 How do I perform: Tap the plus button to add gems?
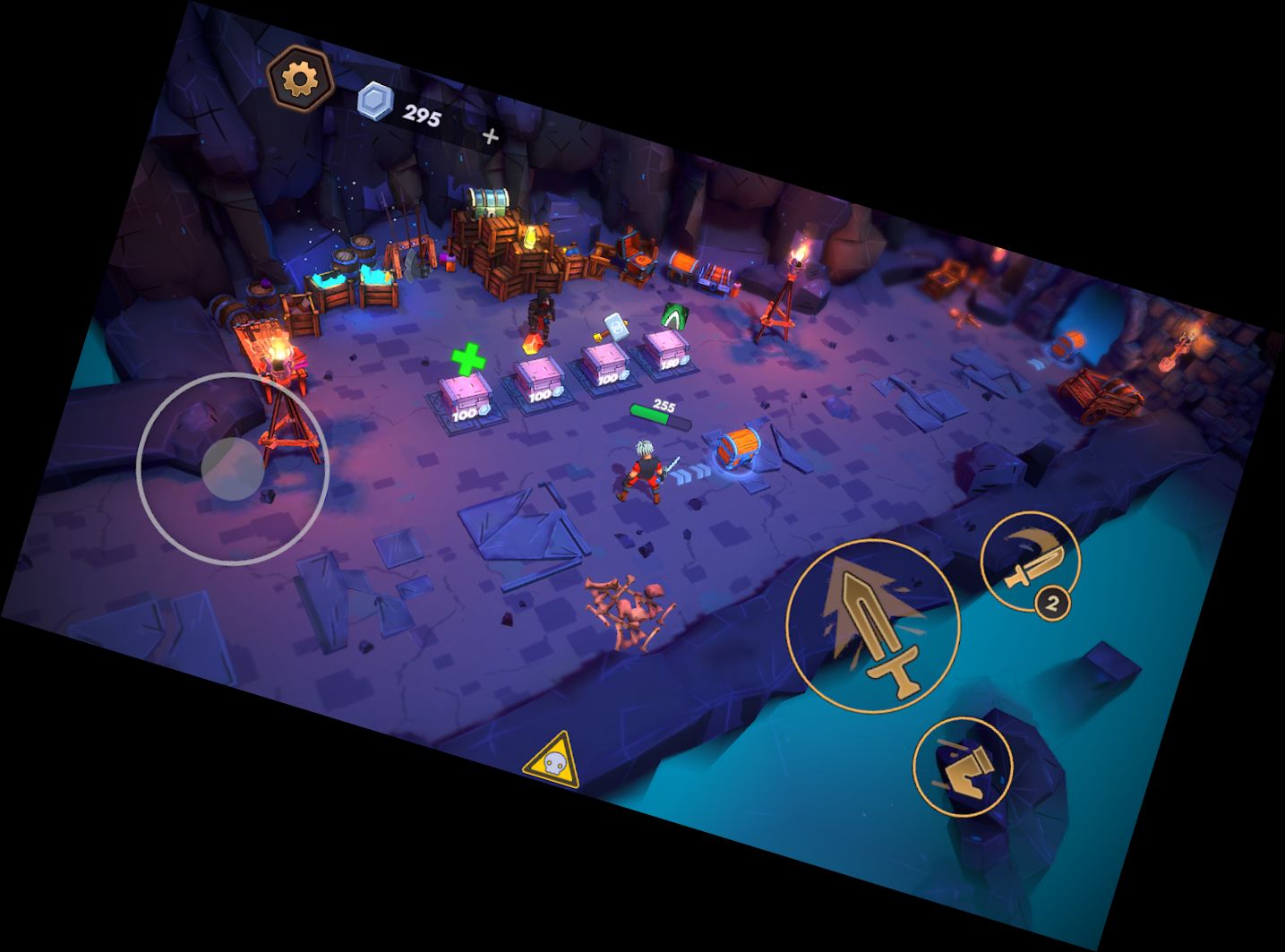coord(490,136)
